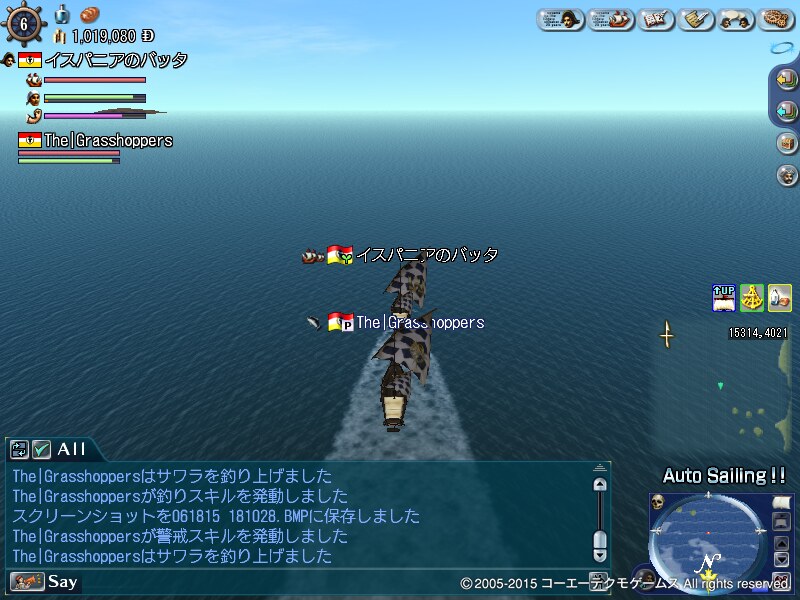This screenshot has width=800, height=600.
Task: Click the yellow arrow side-panel button
Action: point(786,80)
